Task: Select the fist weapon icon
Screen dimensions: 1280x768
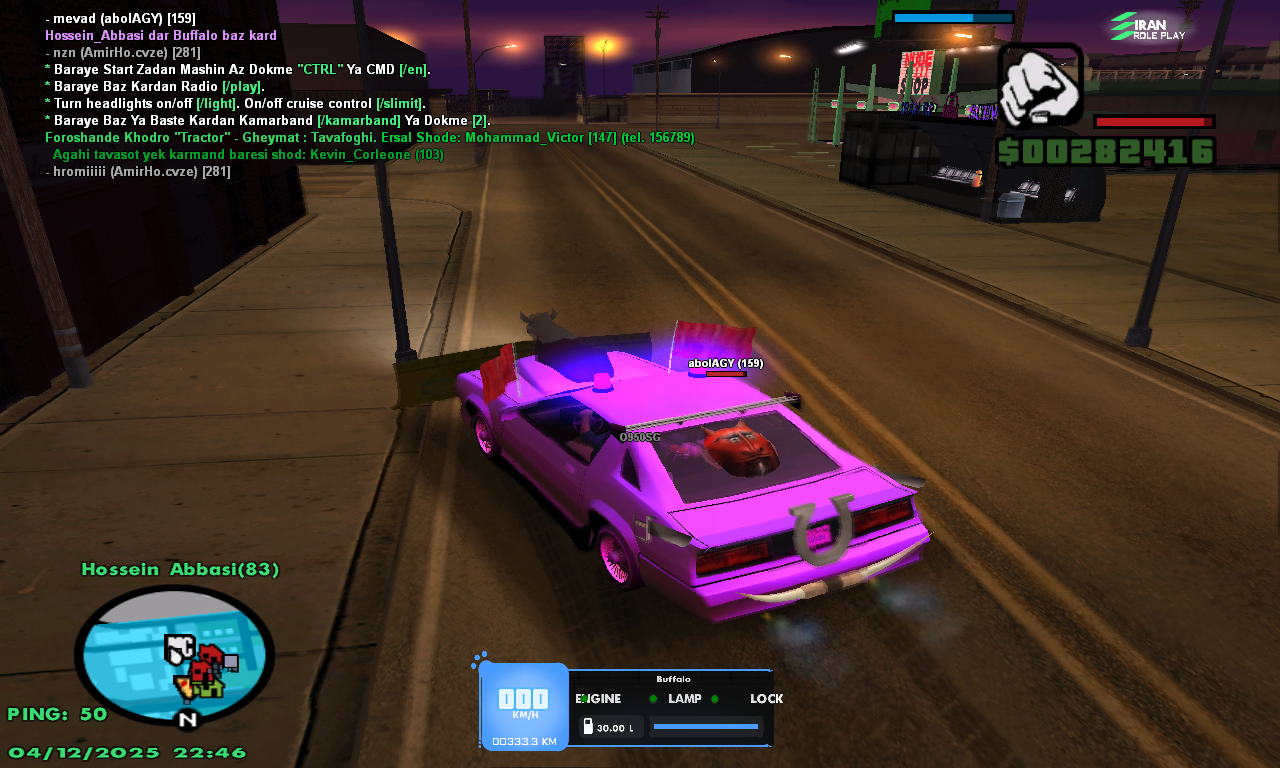Action: pos(1040,85)
